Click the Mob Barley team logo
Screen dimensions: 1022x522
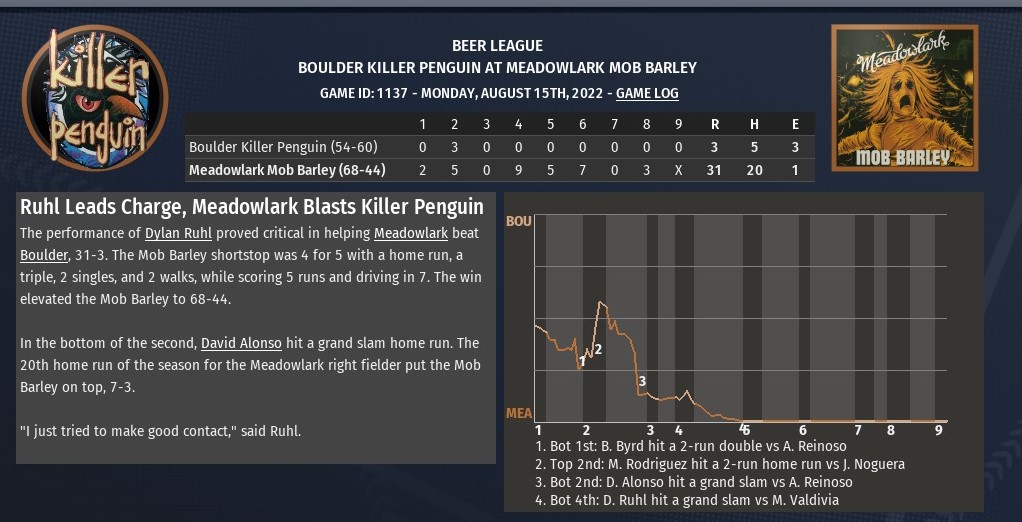click(x=904, y=97)
